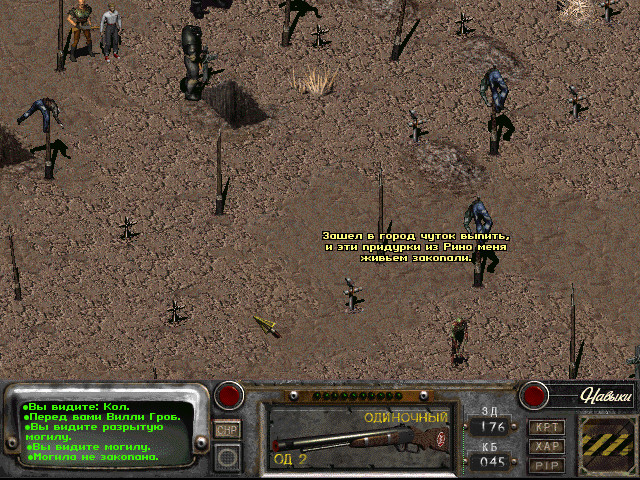Open the character sheet via ХАР
Viewport: 640px width, 480px height.
pyautogui.click(x=548, y=446)
